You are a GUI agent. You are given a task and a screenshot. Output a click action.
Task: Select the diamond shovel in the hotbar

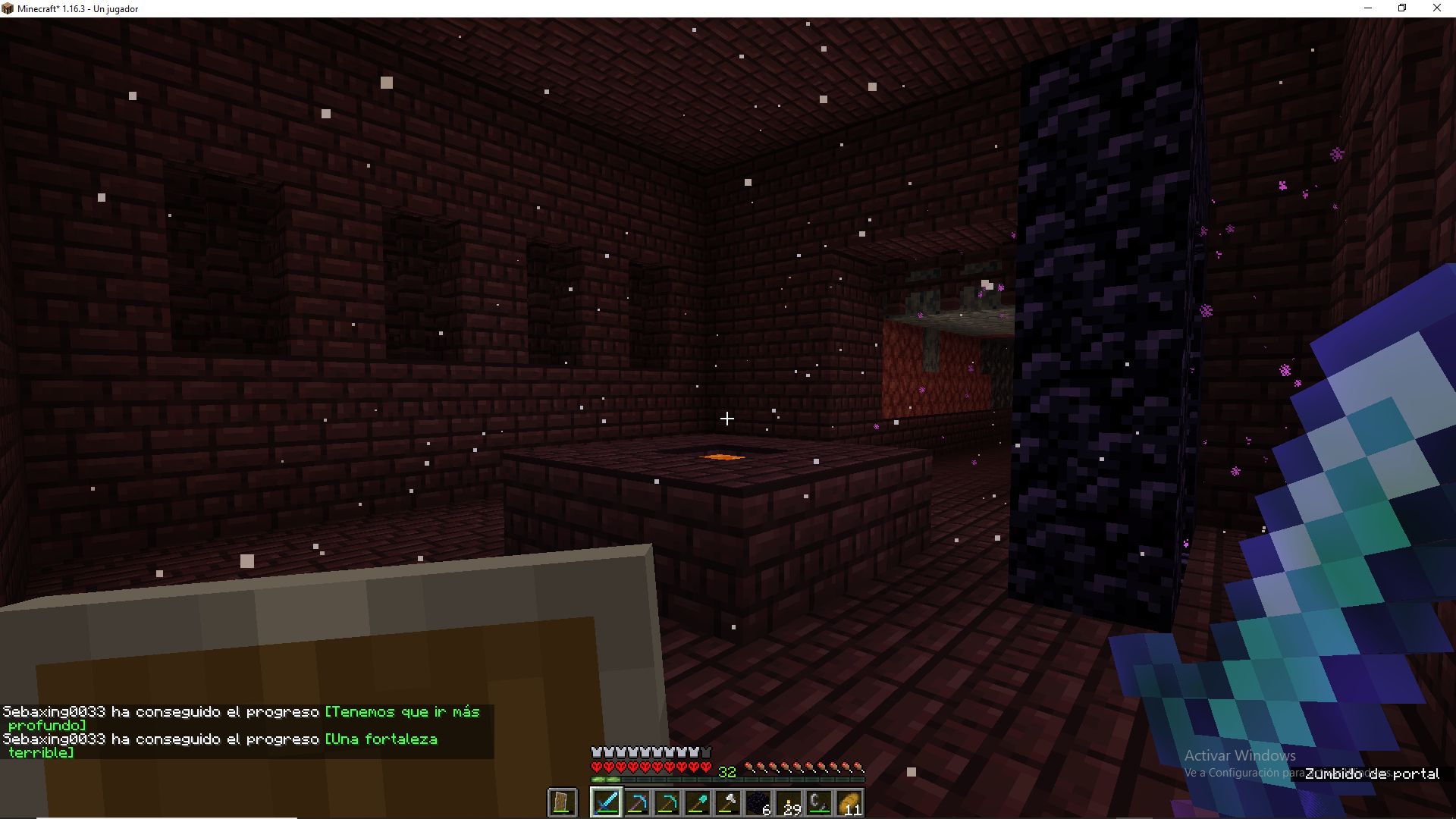click(699, 802)
